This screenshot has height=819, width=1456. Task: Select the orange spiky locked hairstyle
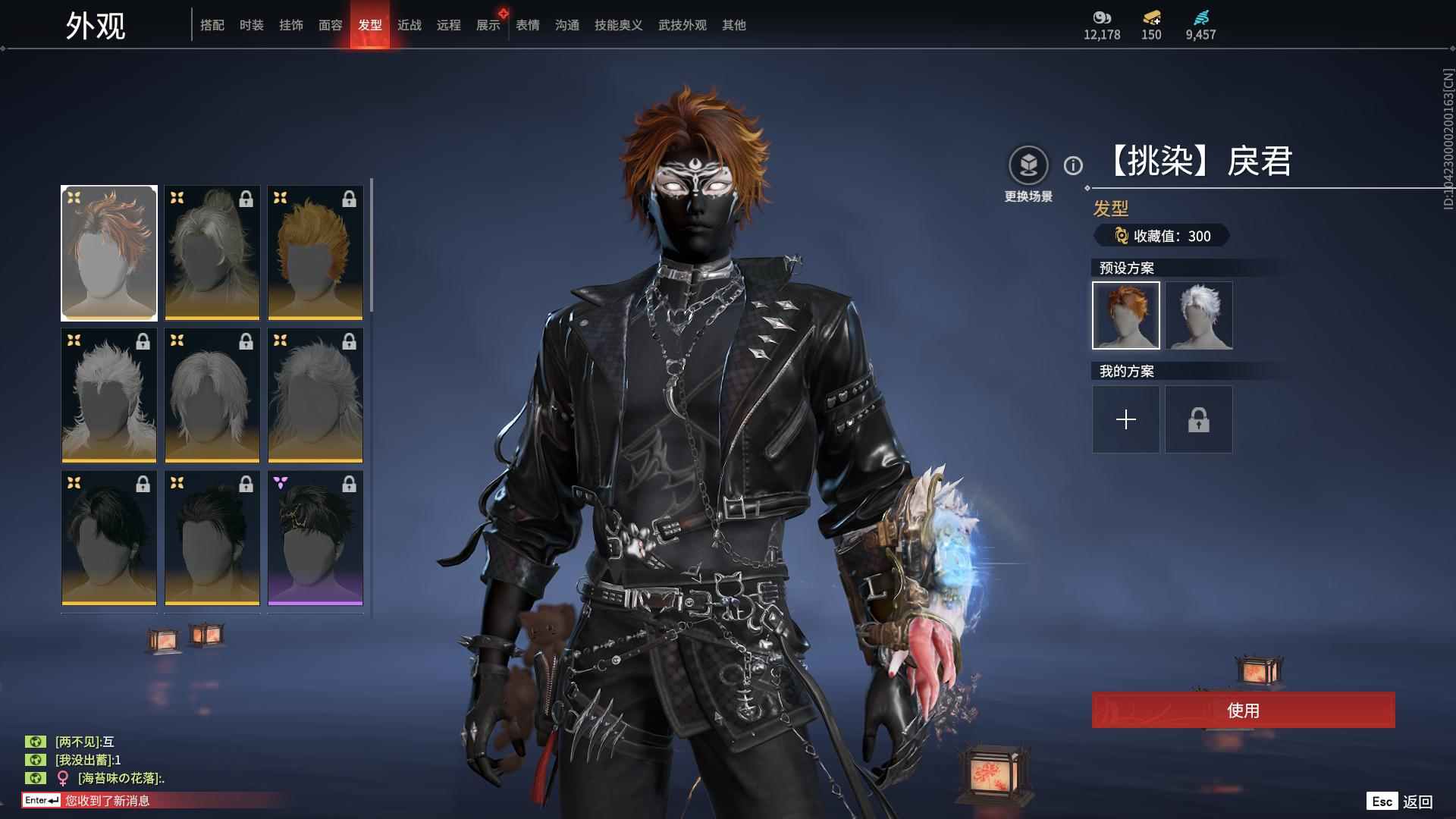point(315,253)
